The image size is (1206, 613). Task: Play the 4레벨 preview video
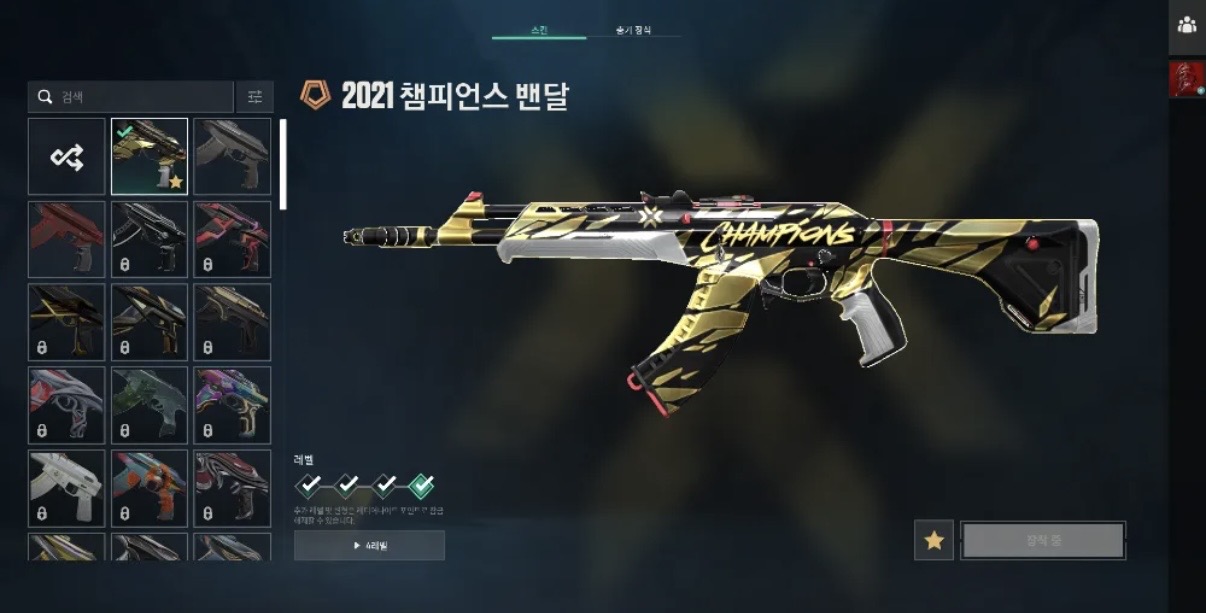point(369,546)
